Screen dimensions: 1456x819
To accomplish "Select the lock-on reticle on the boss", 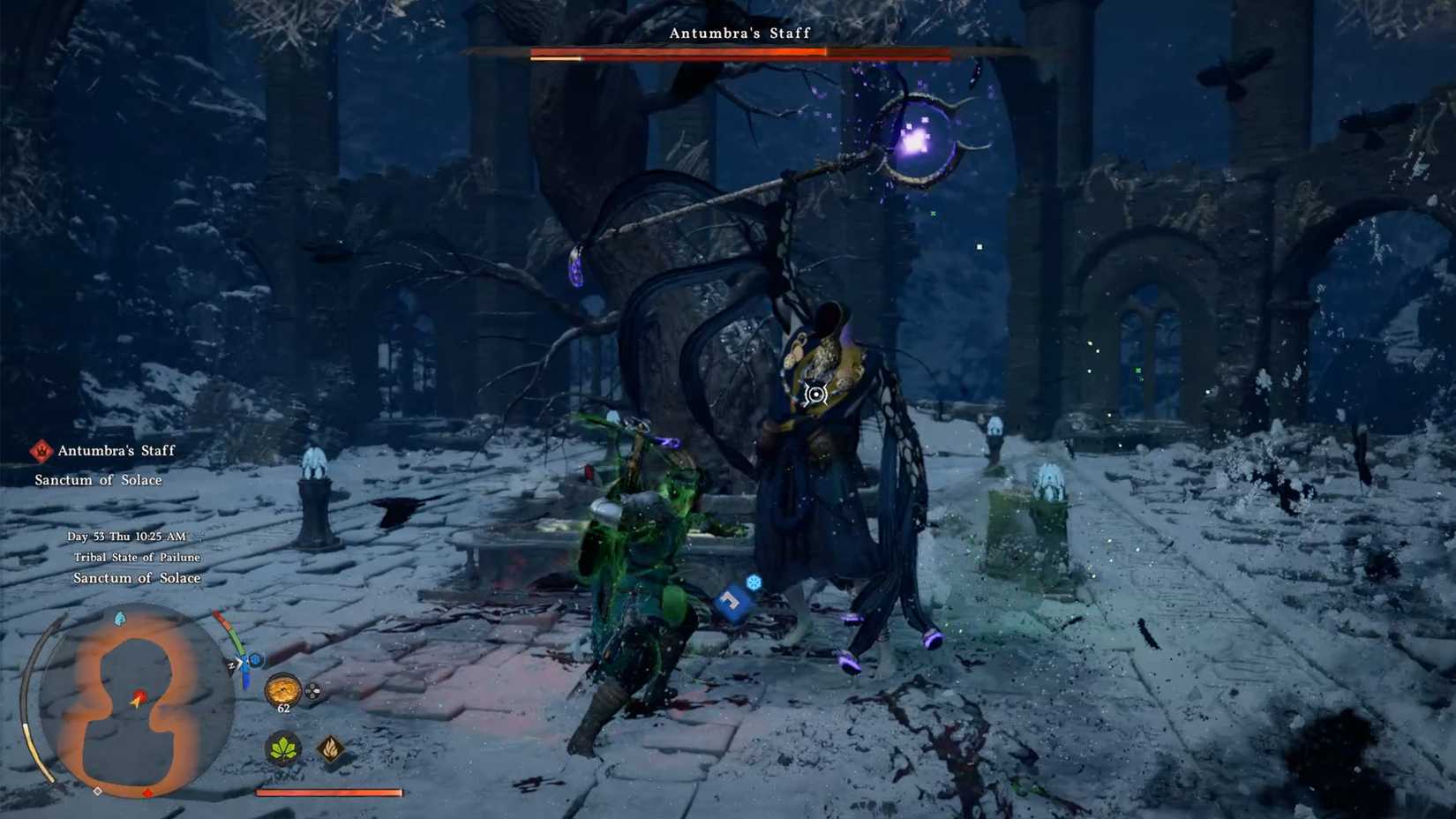I will click(817, 395).
